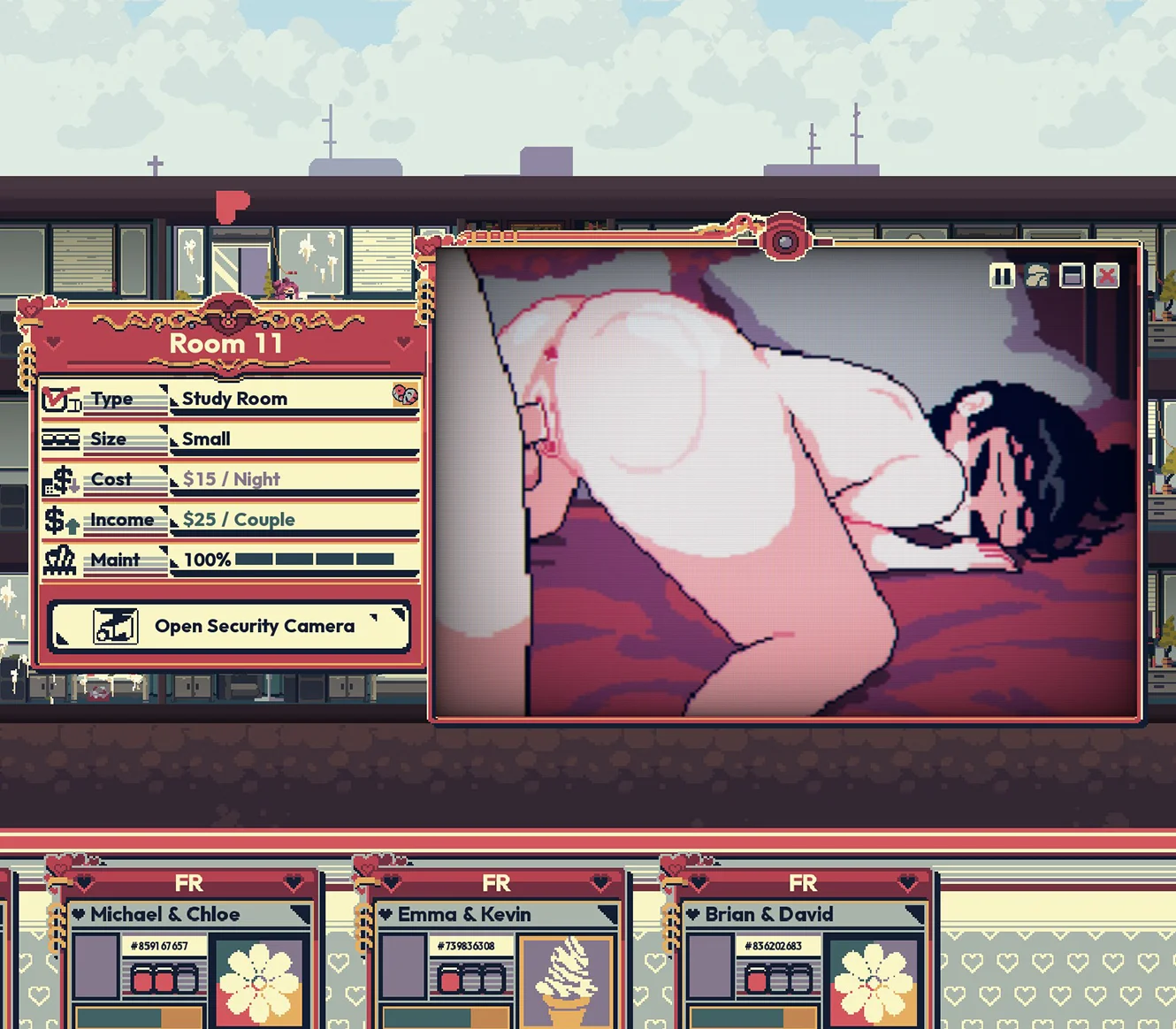Choose the Brian & David couple card
Viewport: 1176px width, 1029px height.
(x=768, y=914)
